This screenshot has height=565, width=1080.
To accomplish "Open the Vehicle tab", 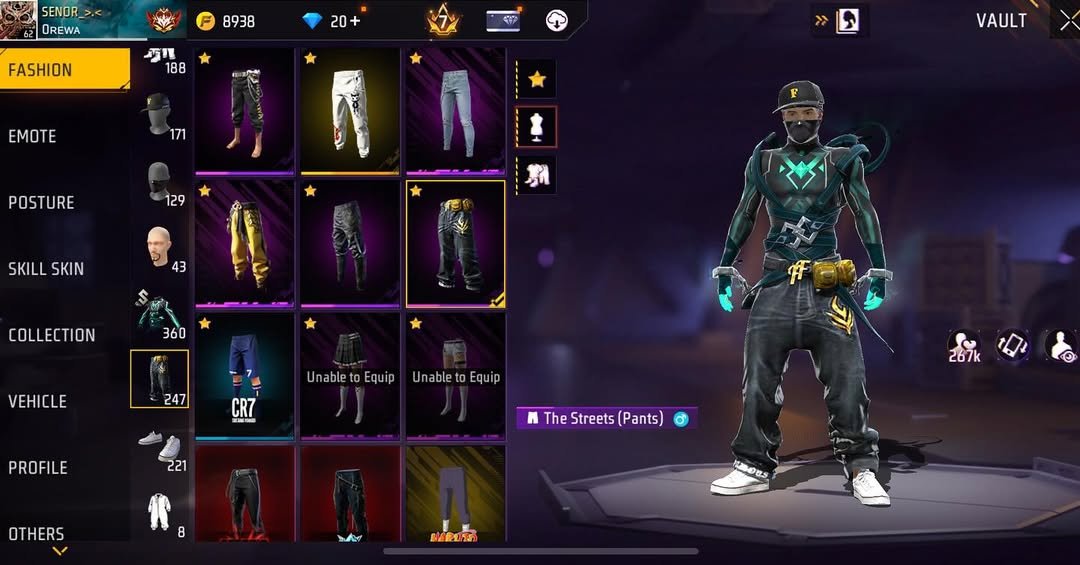I will point(38,401).
